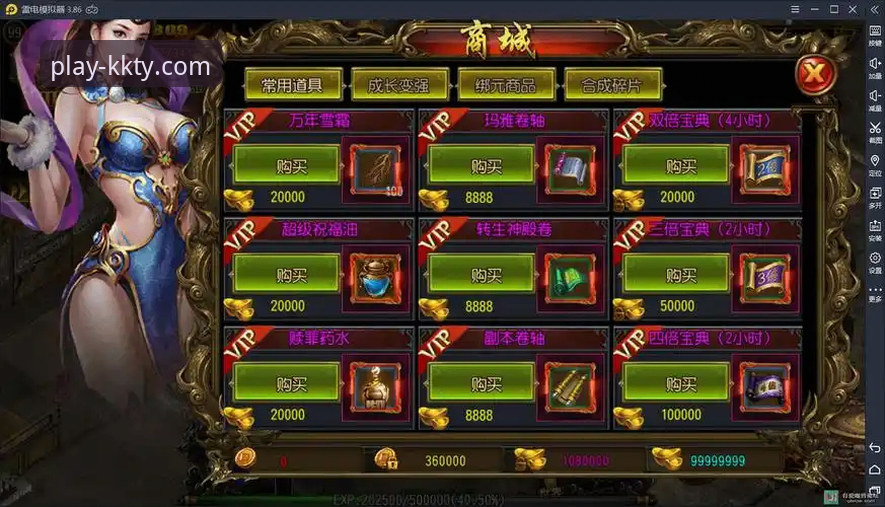Purchase the 玛雅卷轴 scroll
Image resolution: width=885 pixels, height=507 pixels.
click(x=479, y=166)
